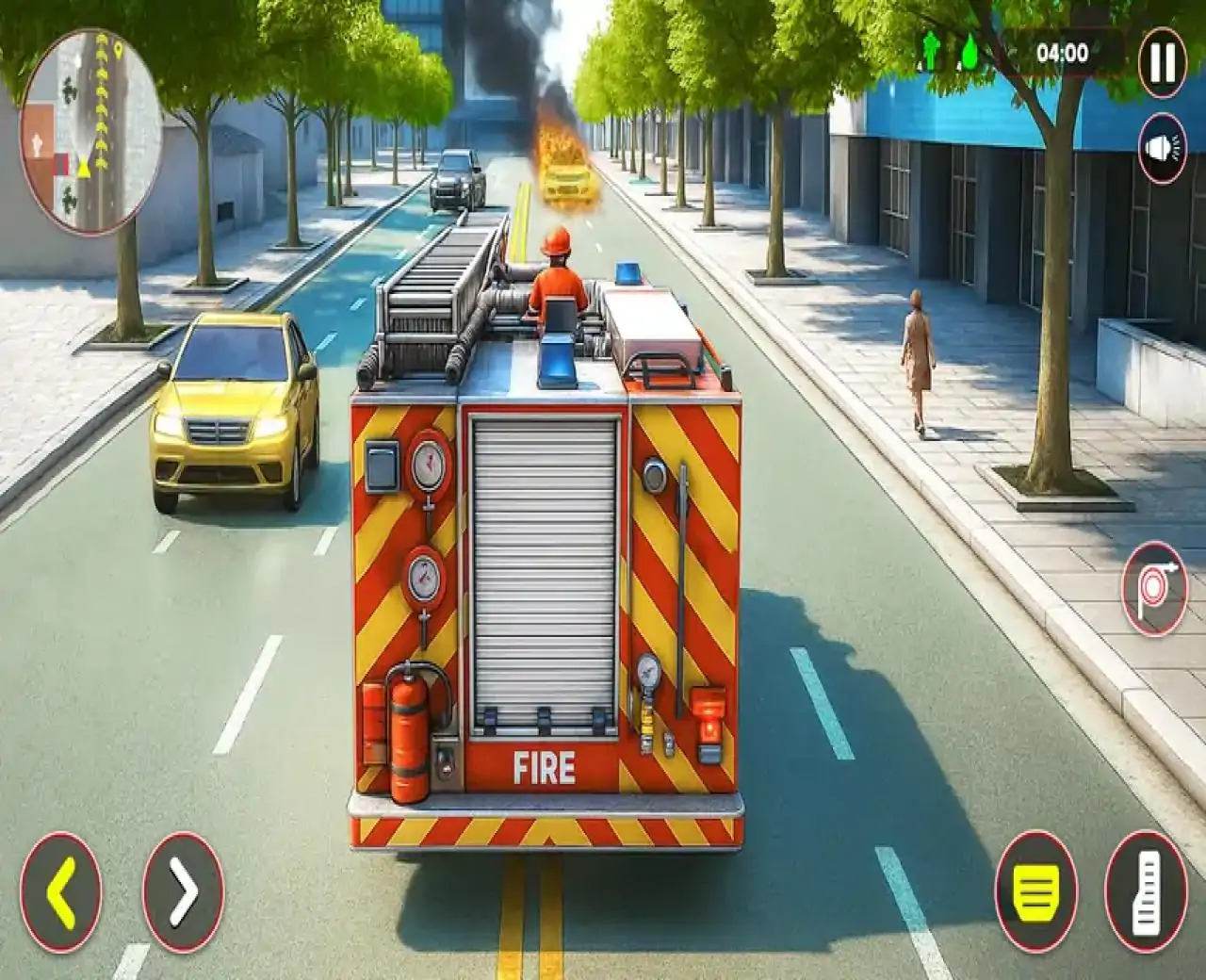Toggle pause on the gameplay

tap(1160, 61)
